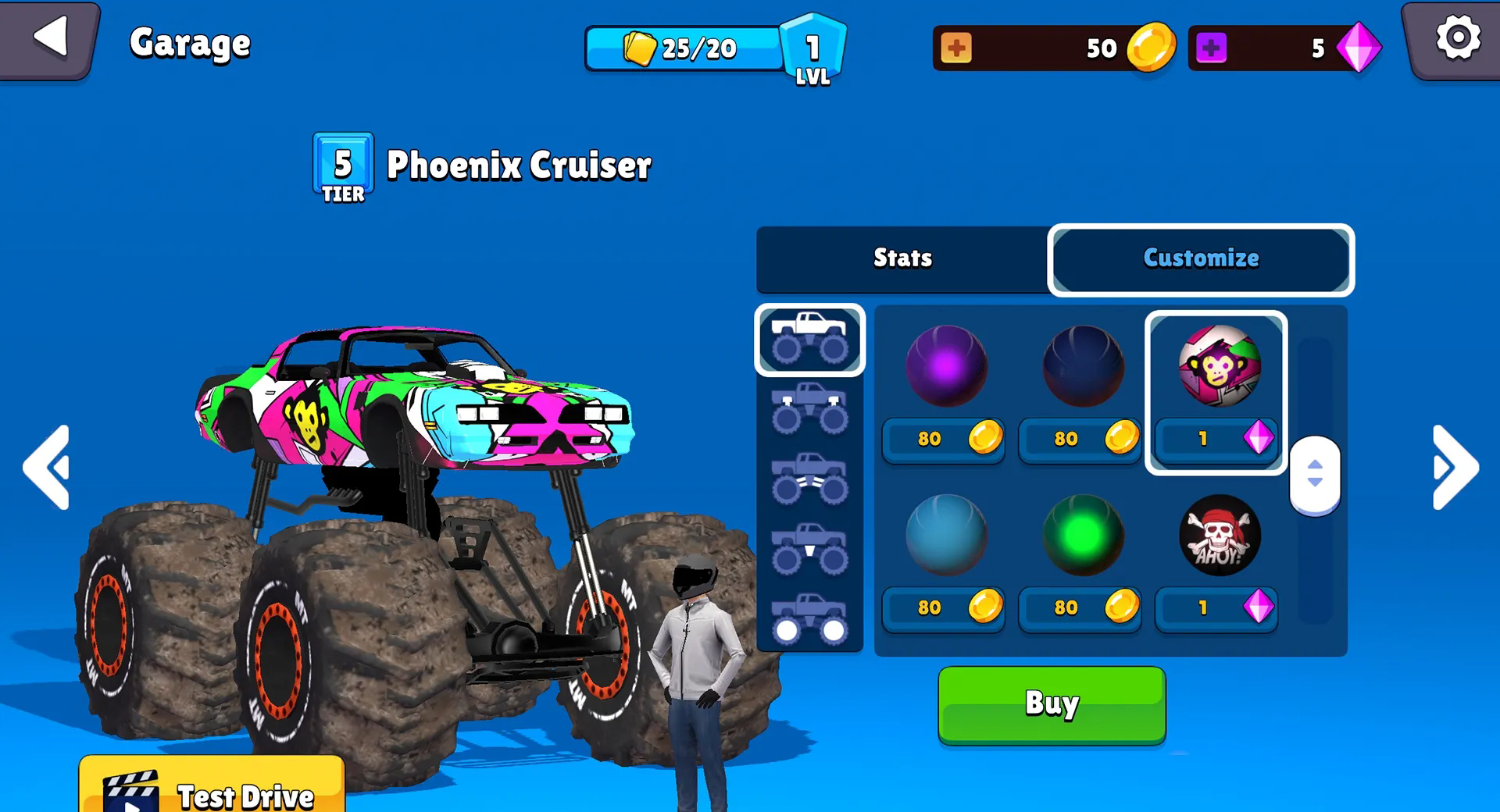The width and height of the screenshot is (1500, 812).
Task: Start a Test Drive
Action: 212,790
